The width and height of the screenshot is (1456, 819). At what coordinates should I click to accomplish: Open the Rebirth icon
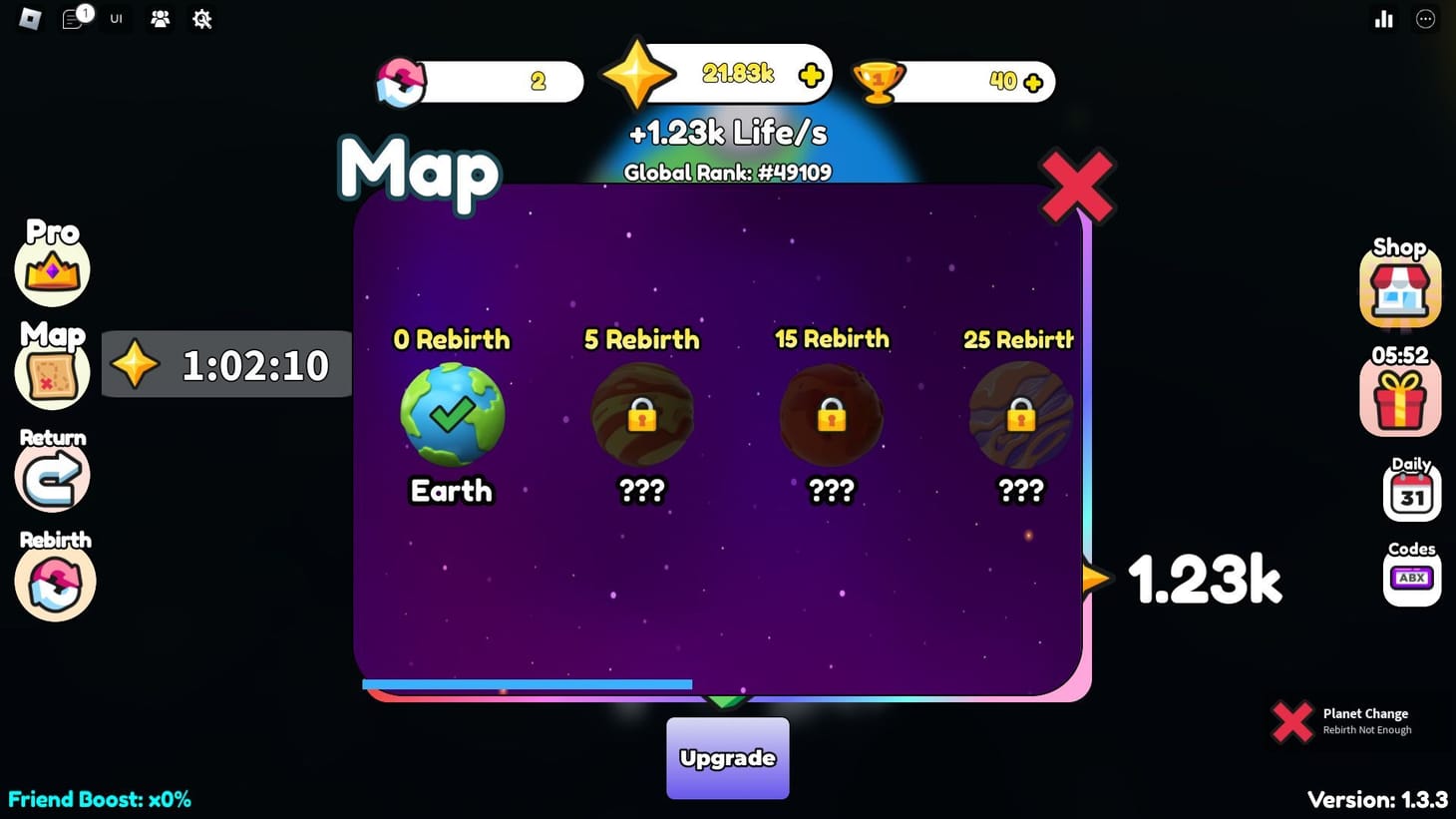point(53,582)
